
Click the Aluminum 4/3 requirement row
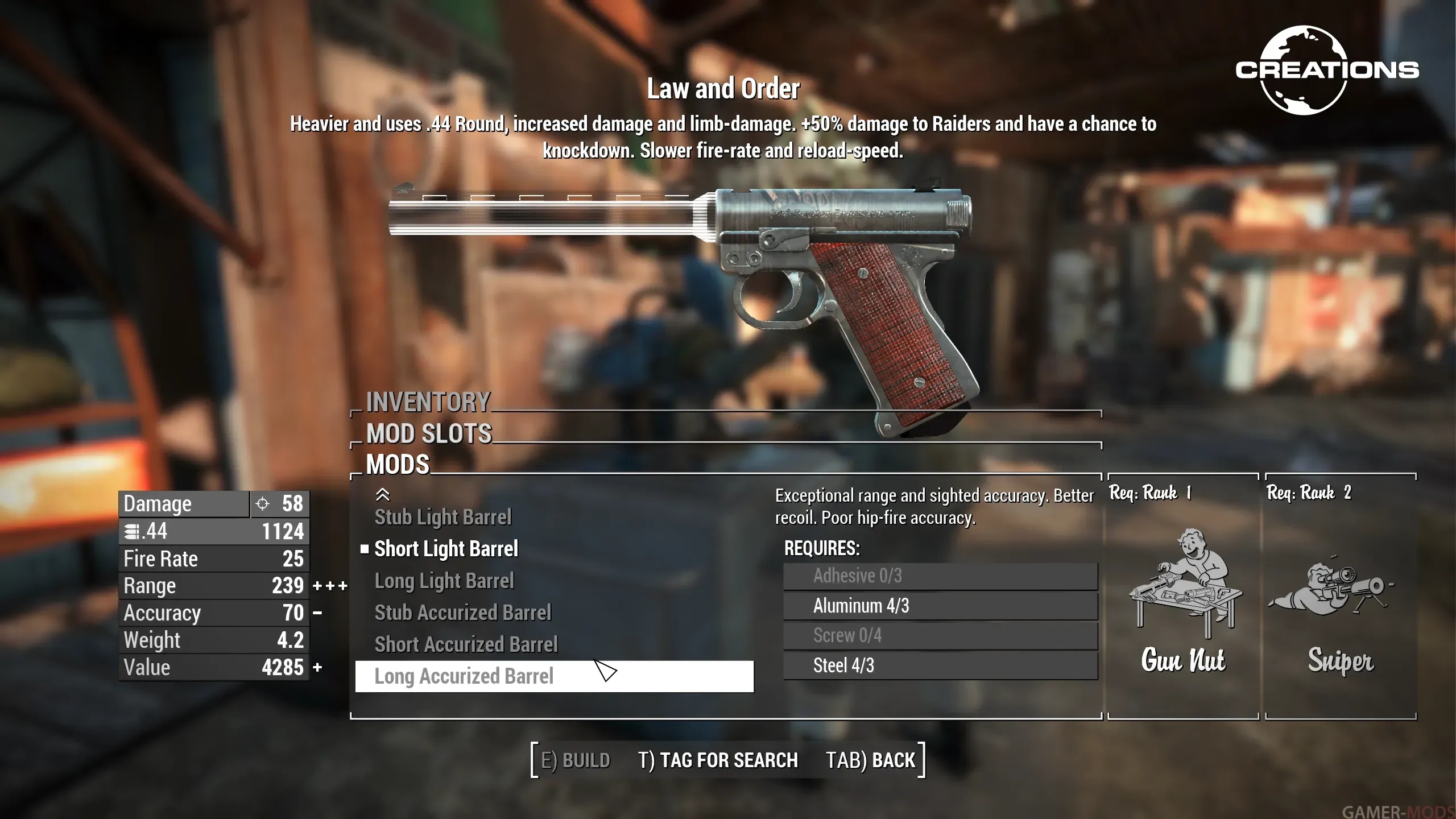pos(940,606)
